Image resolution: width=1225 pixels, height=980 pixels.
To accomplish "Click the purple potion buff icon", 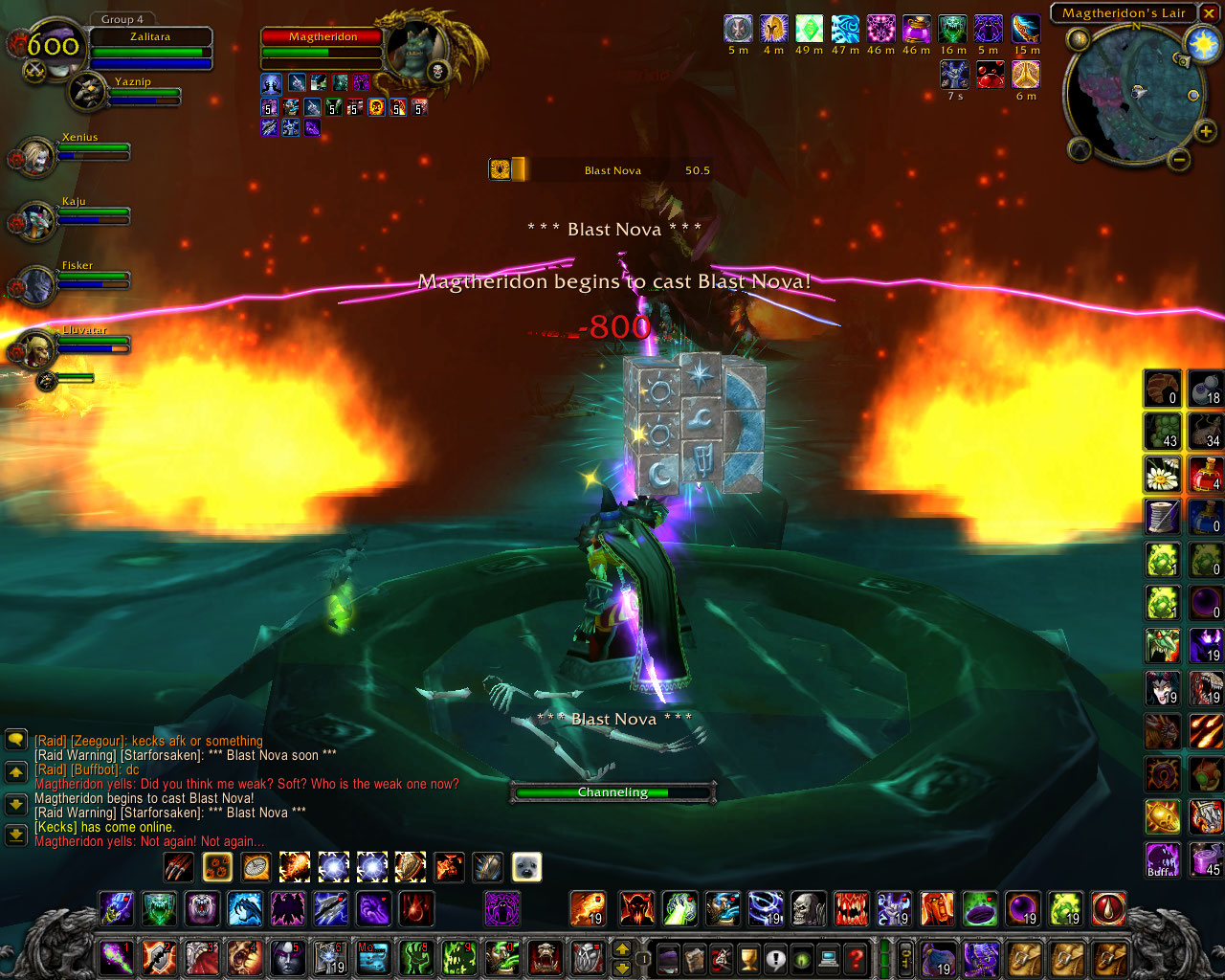I will coord(916,31).
